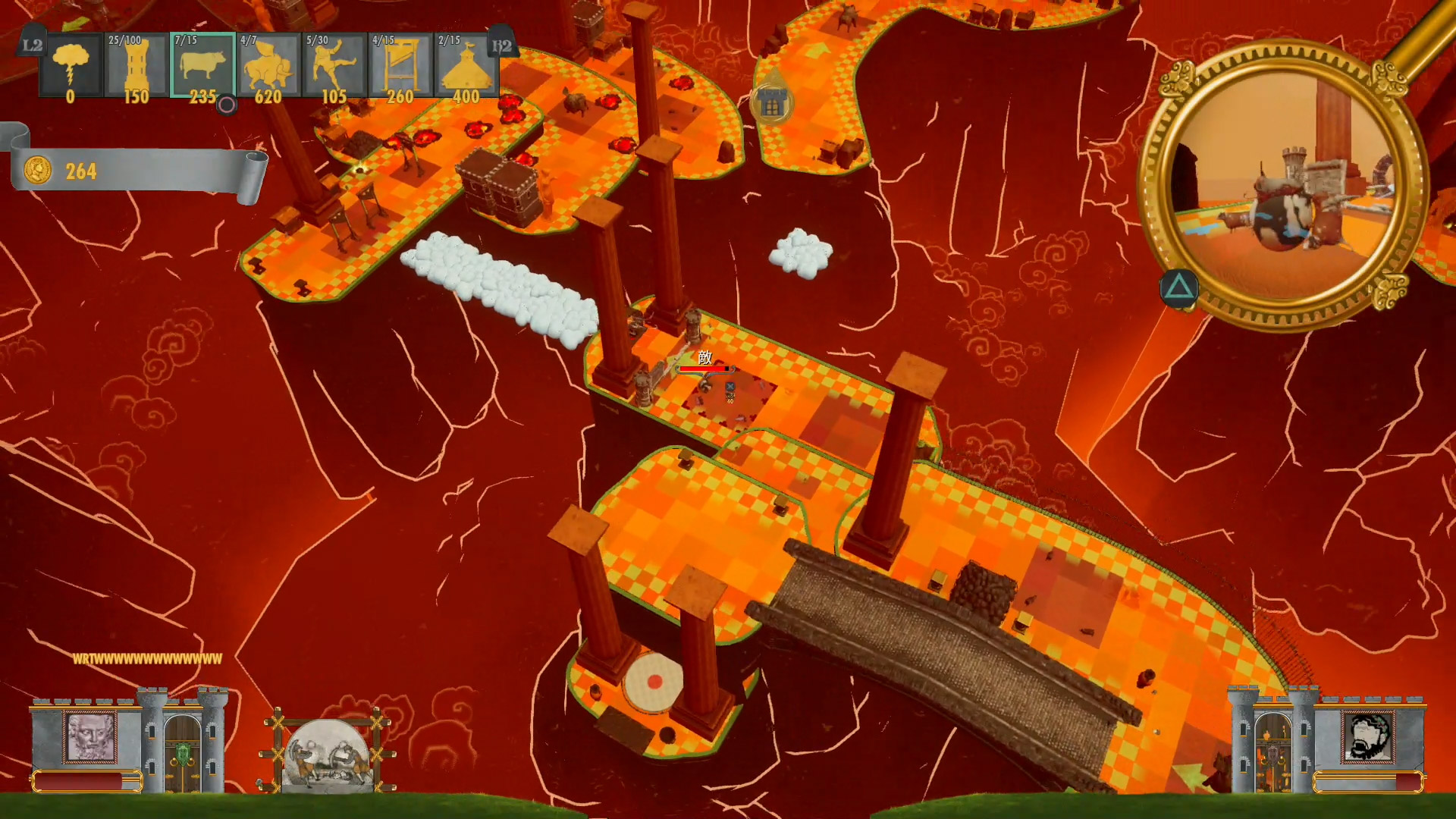Screen dimensions: 1456x819
Task: Choose the tower unit costing 150
Action: [x=136, y=67]
